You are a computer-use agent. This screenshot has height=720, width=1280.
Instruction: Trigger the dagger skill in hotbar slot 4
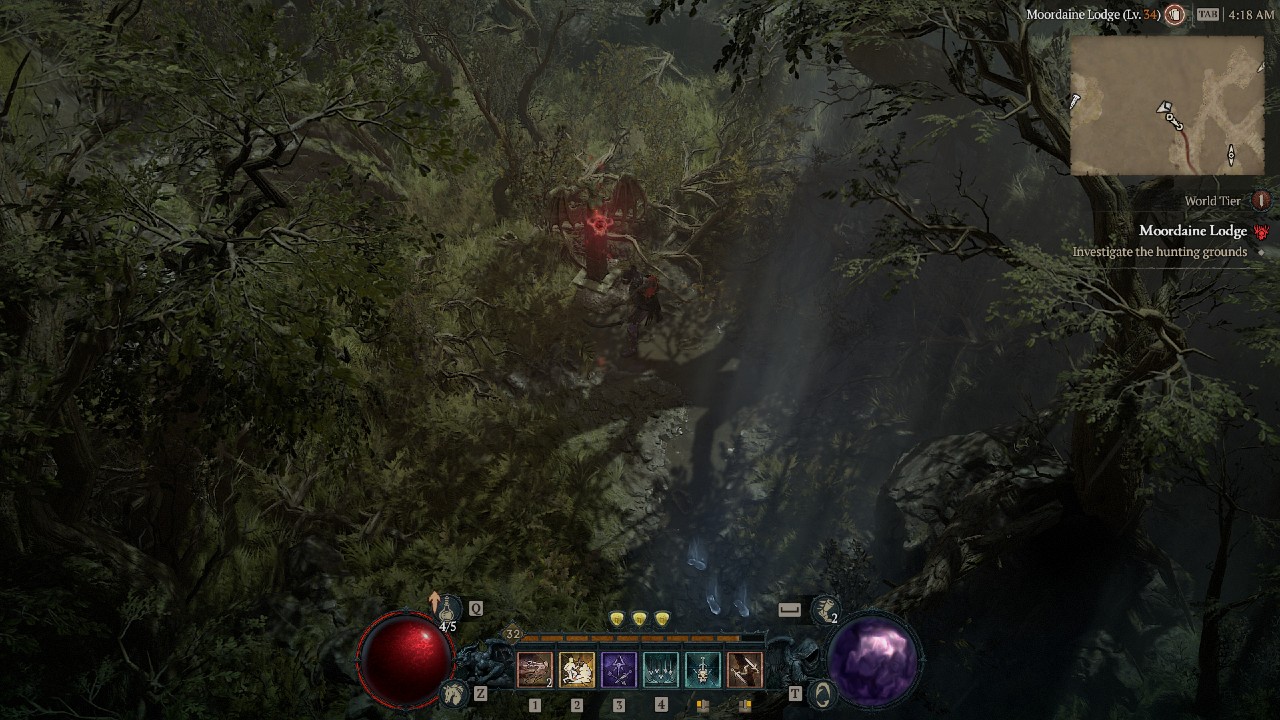pyautogui.click(x=660, y=669)
